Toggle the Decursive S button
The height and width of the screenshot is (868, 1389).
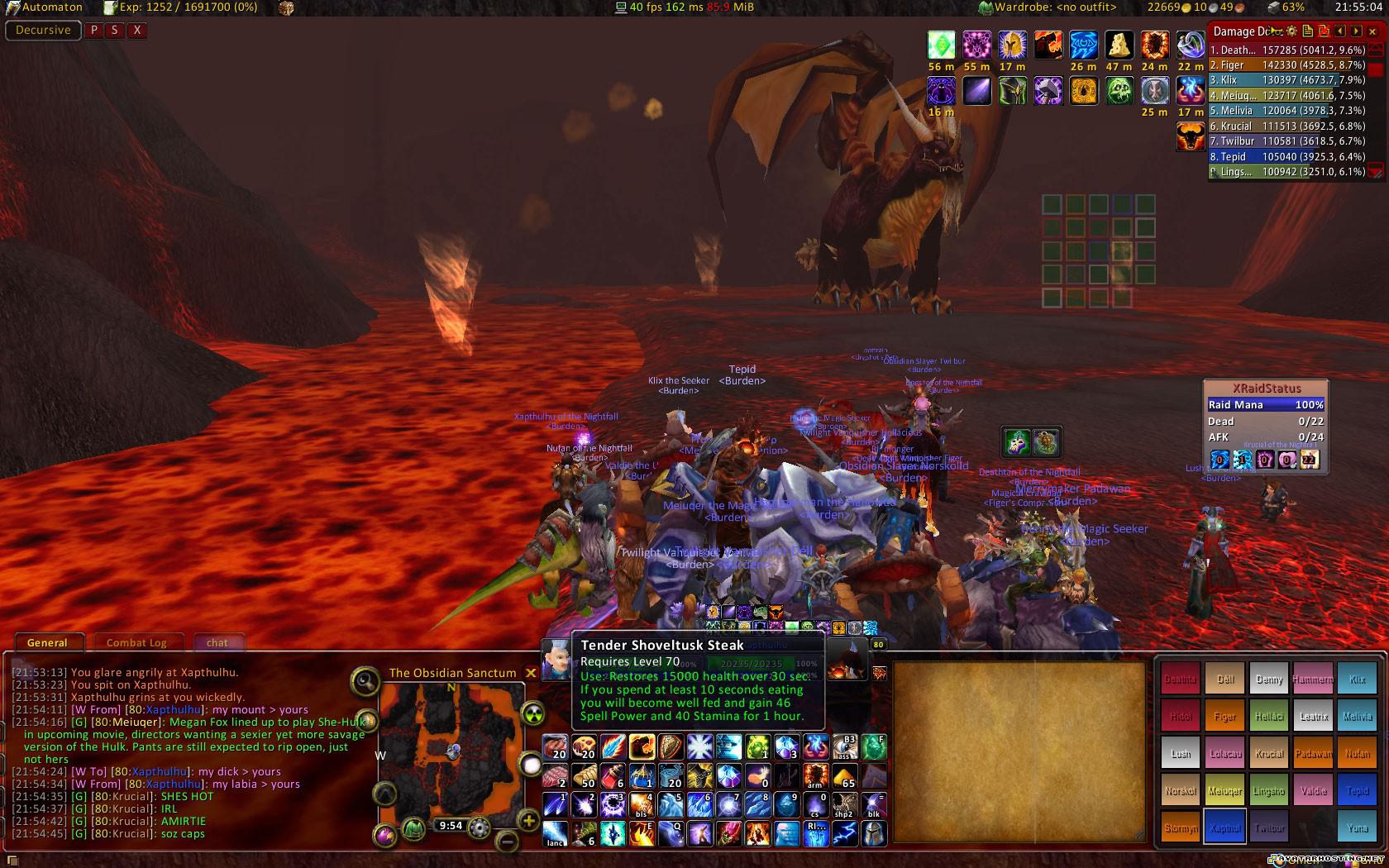[116, 30]
